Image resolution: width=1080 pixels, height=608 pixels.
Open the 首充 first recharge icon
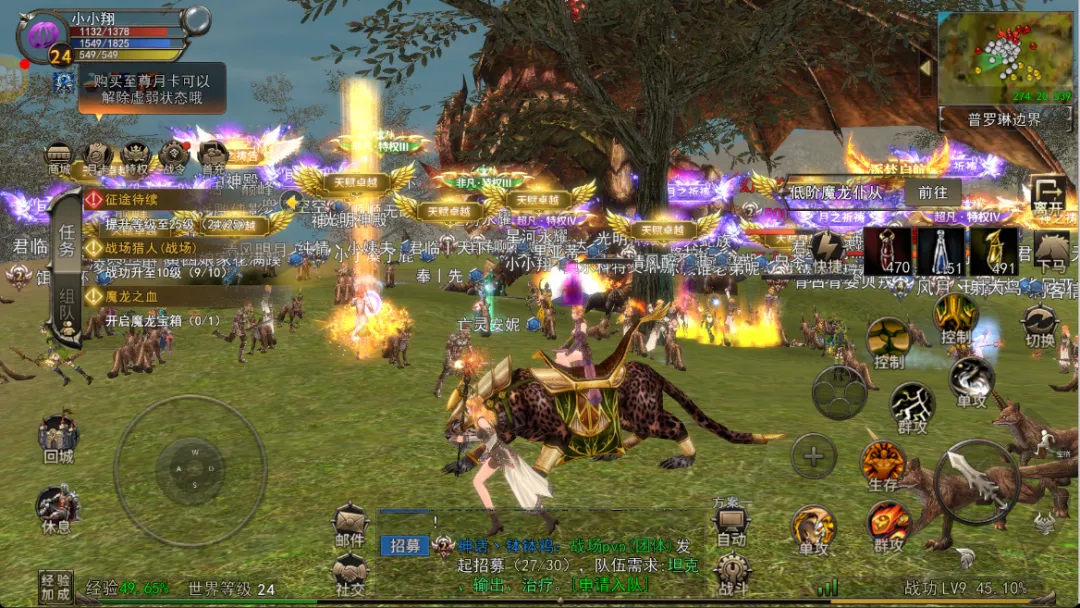click(213, 157)
